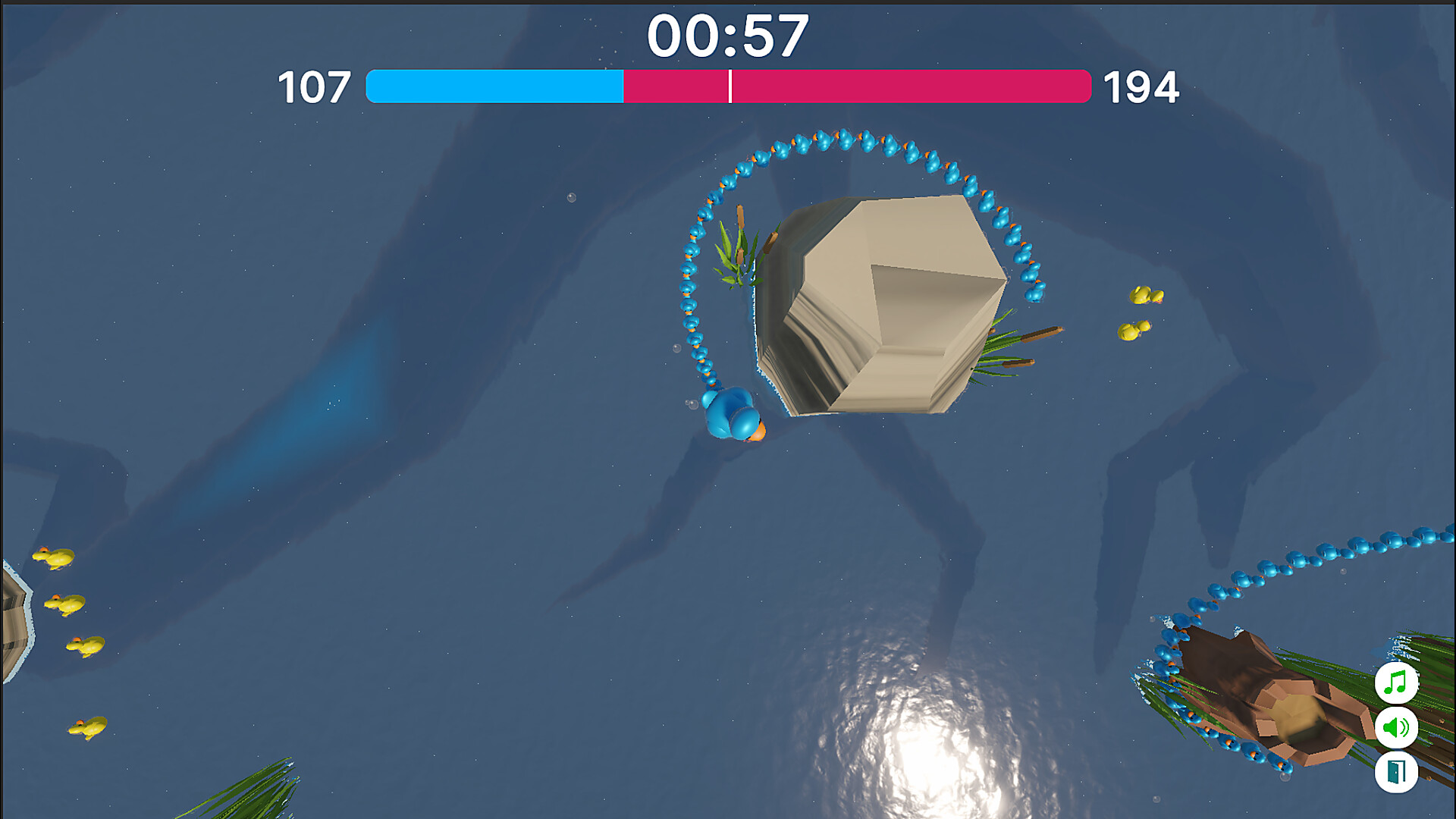
Task: Click the red team score reading 194
Action: (1141, 86)
